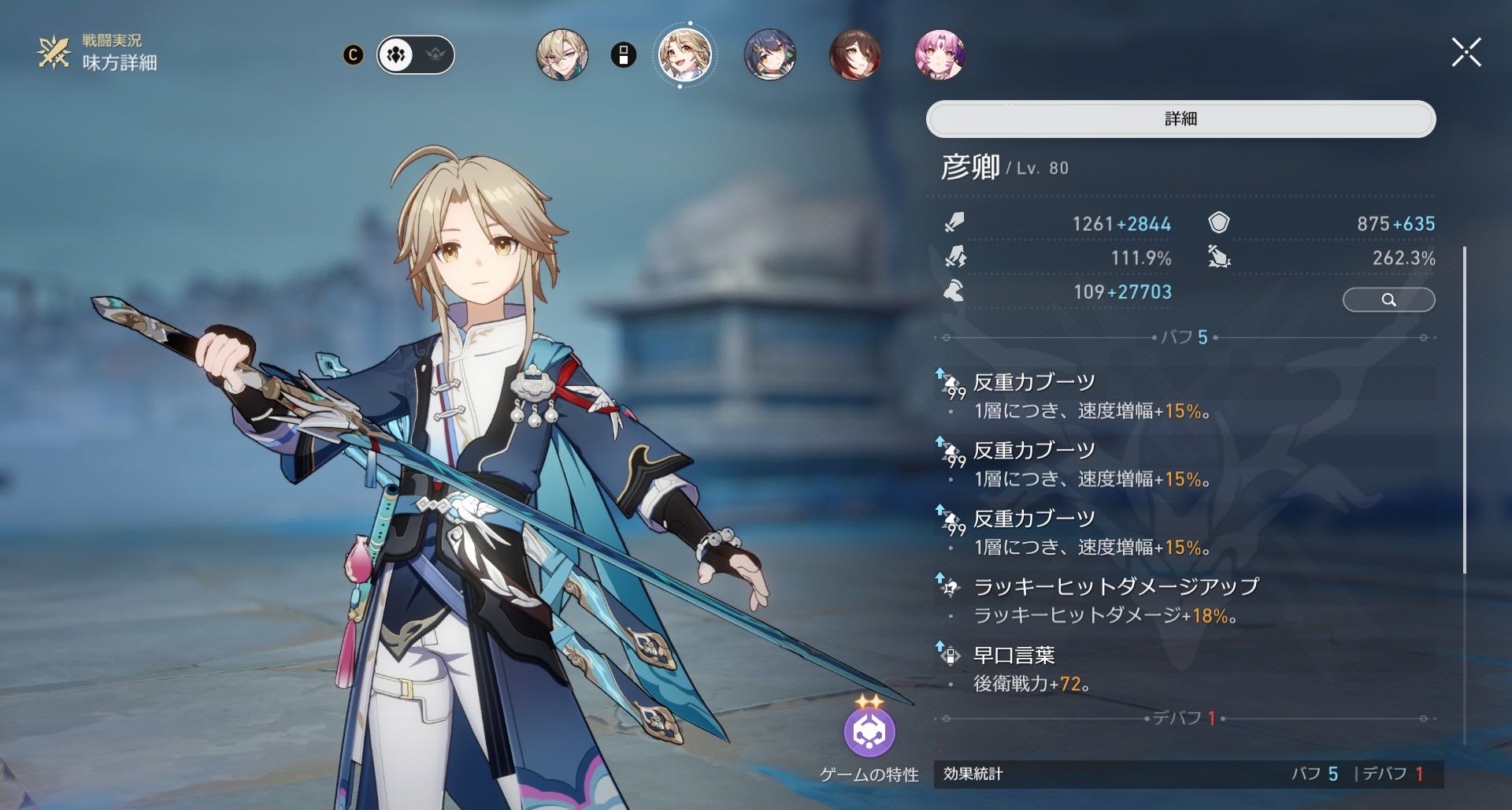Close the ally details screen
Viewport: 1512px width, 810px height.
coord(1466,54)
